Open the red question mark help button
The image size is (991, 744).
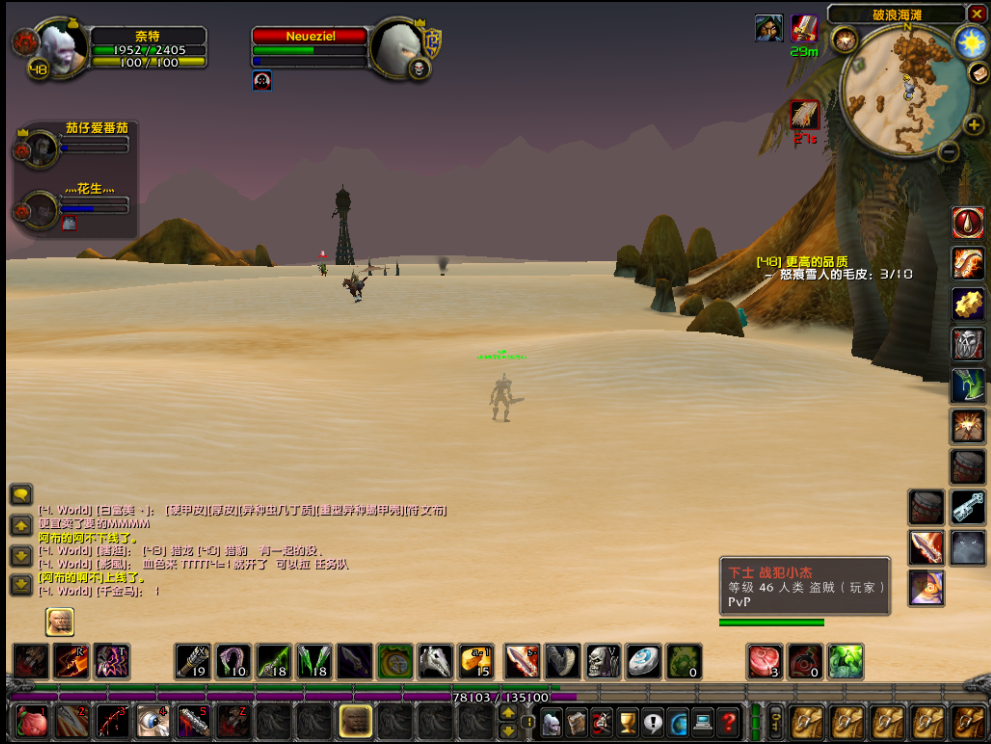(x=729, y=720)
